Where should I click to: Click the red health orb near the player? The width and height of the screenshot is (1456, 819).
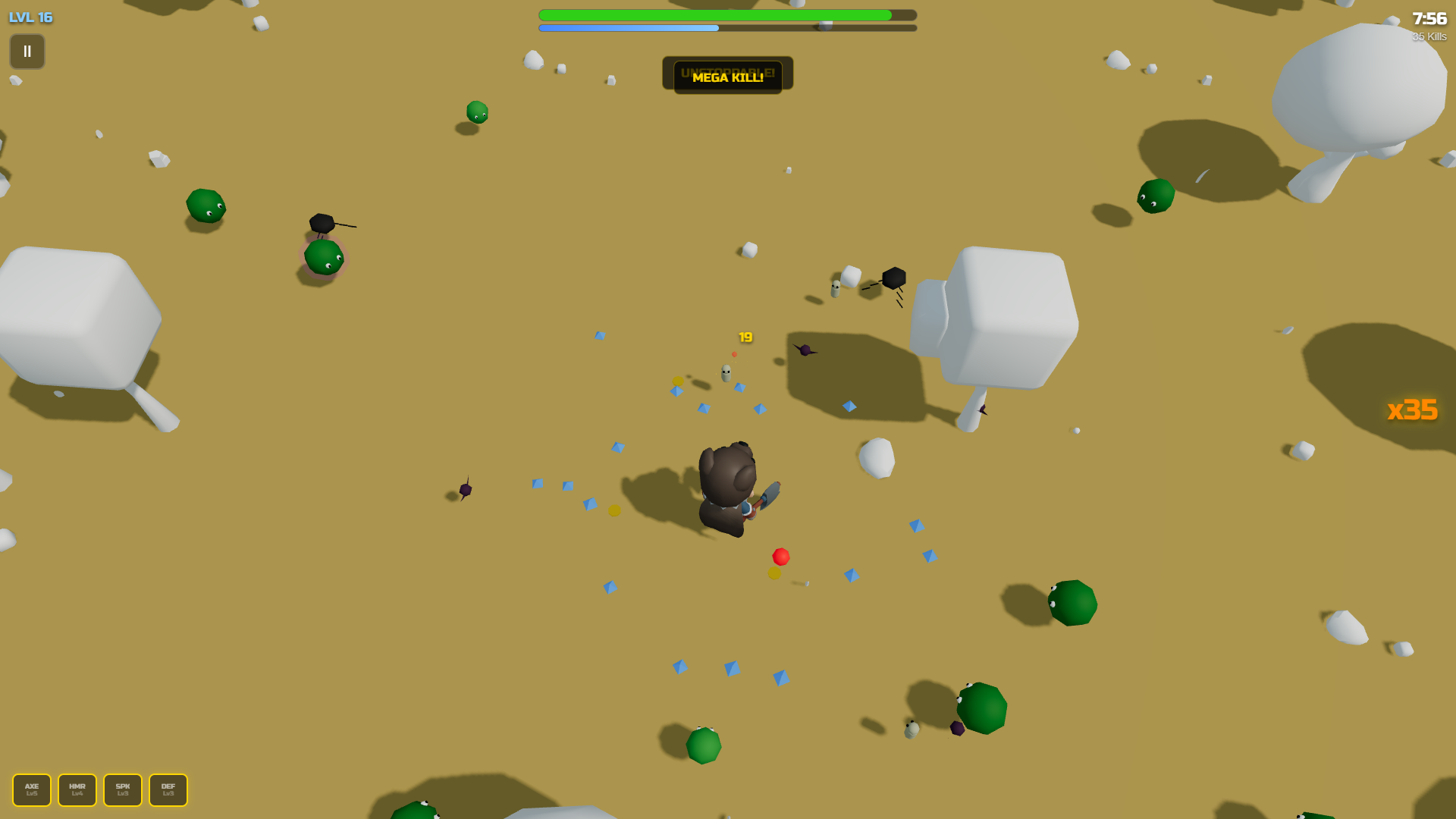click(x=780, y=556)
